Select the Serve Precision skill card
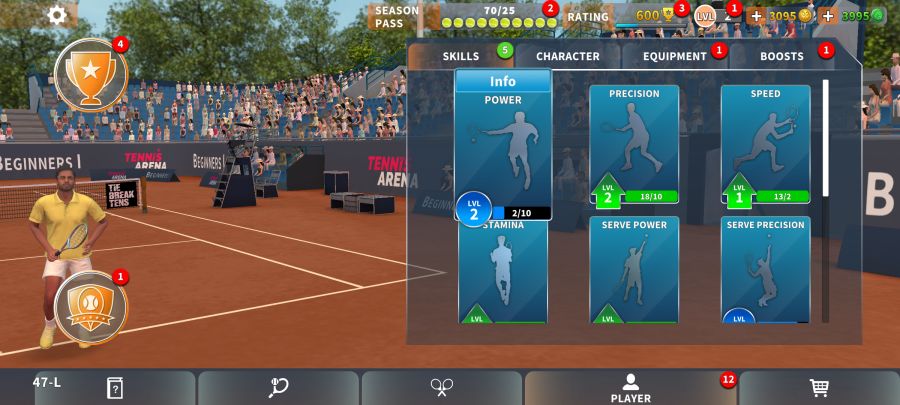The height and width of the screenshot is (405, 900). pos(765,270)
